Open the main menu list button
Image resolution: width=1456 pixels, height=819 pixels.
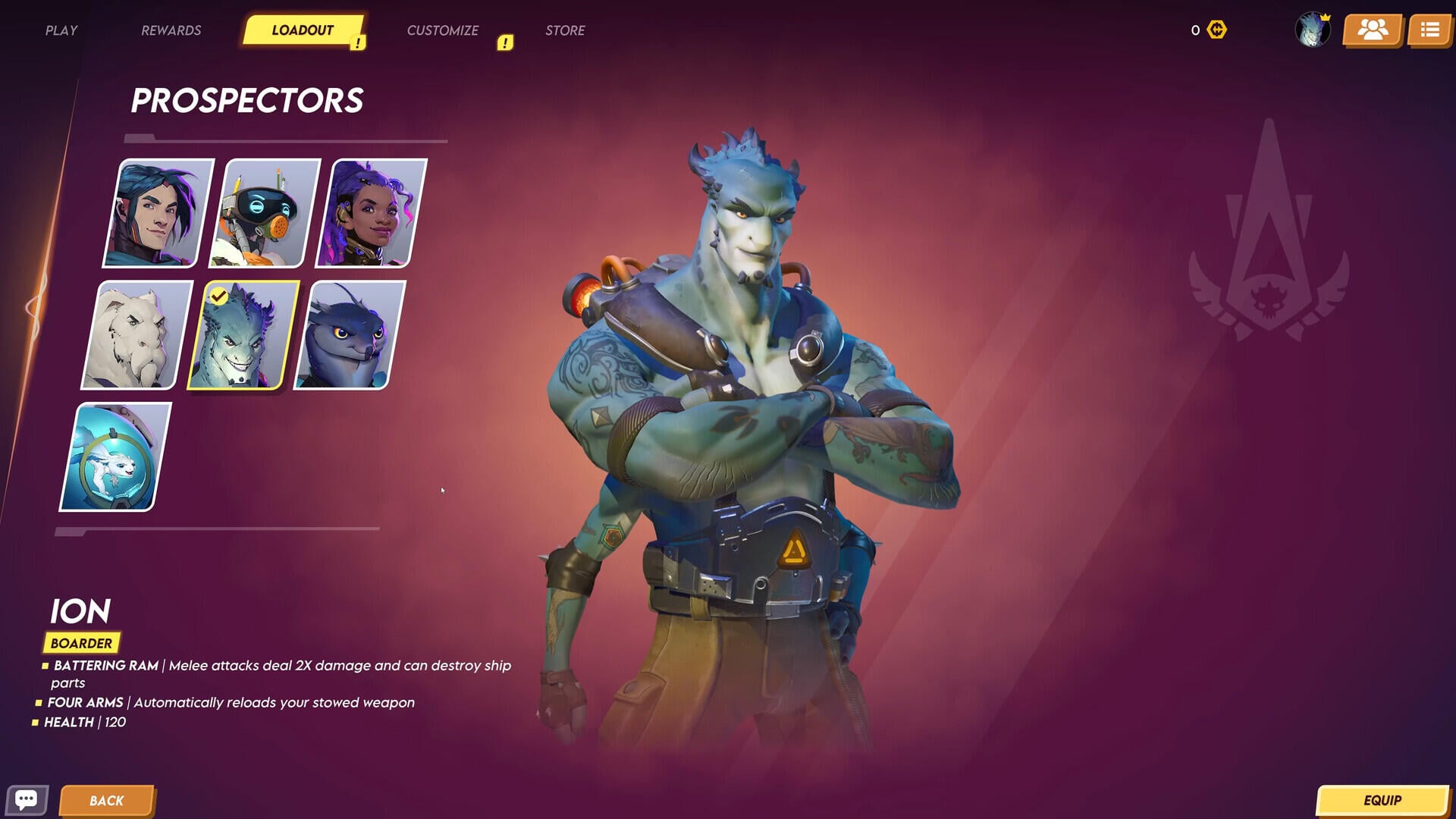[1430, 30]
